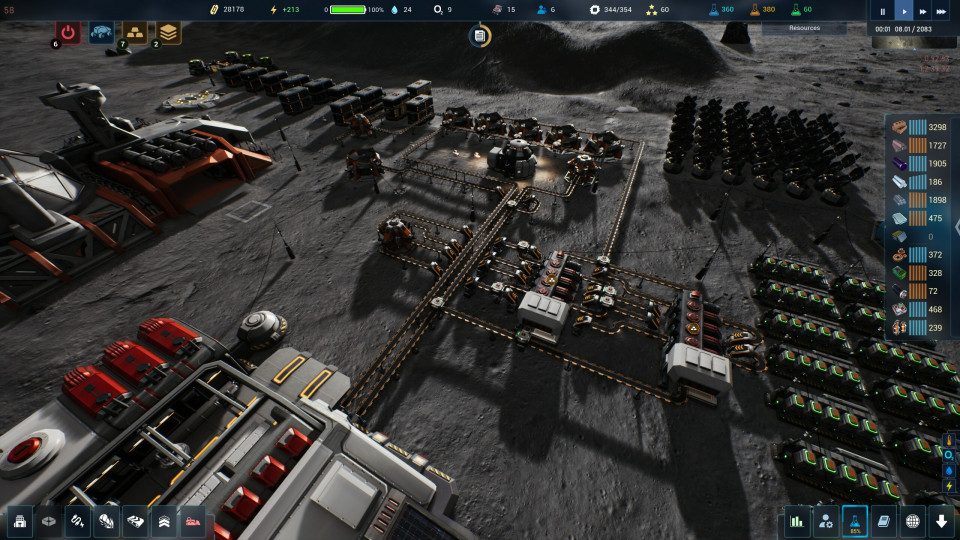Click the red power alert icon

(x=68, y=32)
